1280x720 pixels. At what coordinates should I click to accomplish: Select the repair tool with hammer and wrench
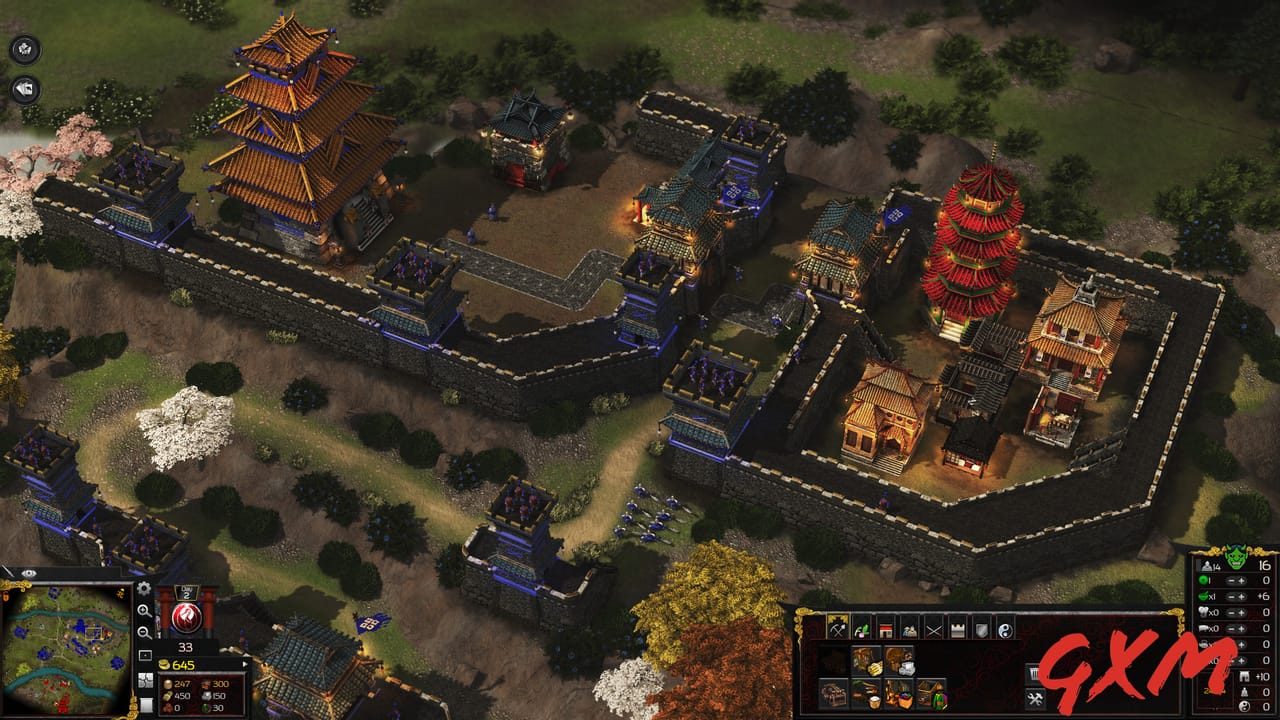click(1033, 698)
